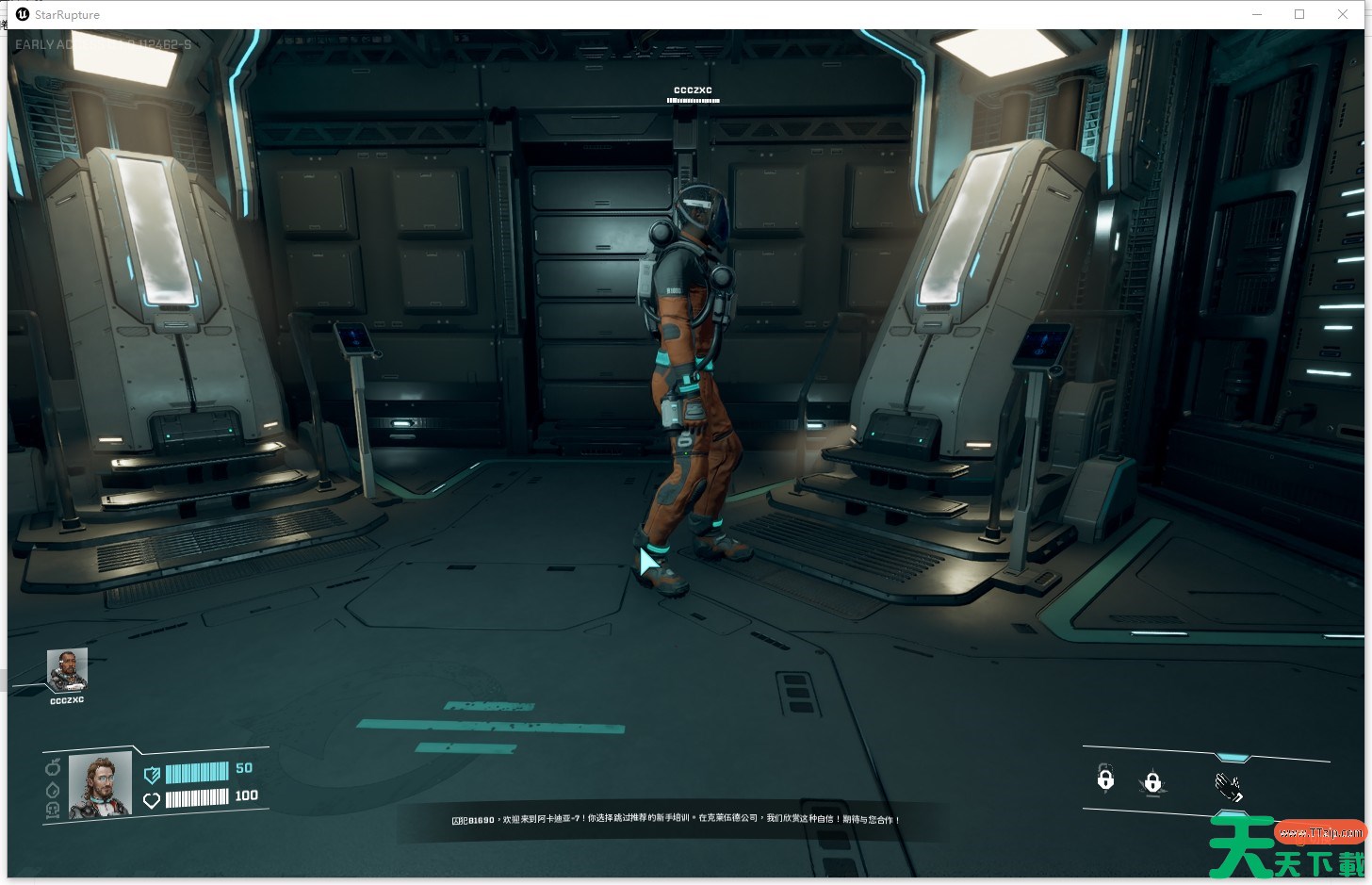The height and width of the screenshot is (885, 1372).
Task: Click teammate CCCZXC's portrait in the party list
Action: coord(67,669)
